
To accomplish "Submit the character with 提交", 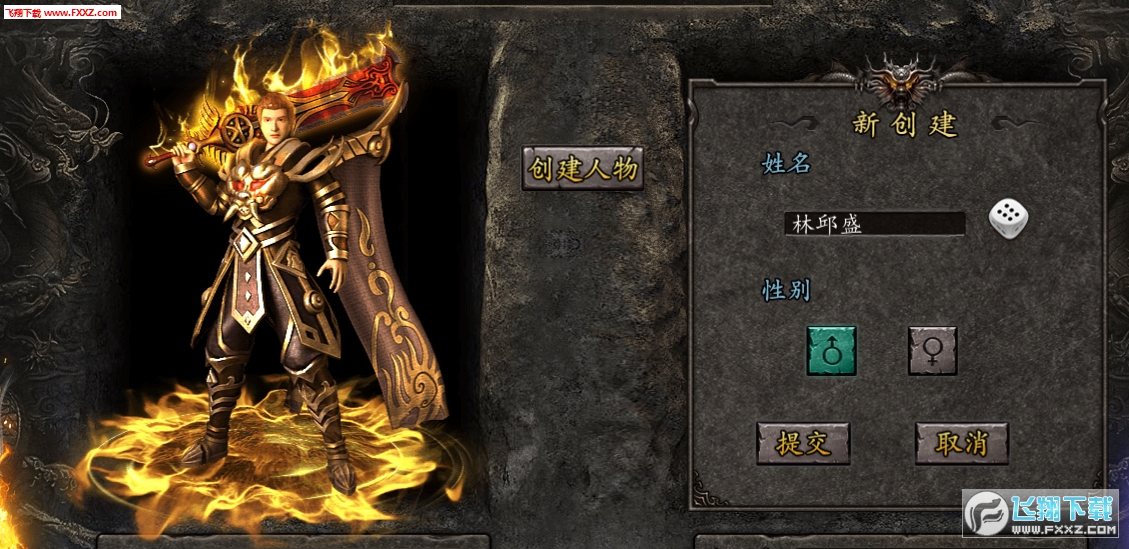I will [803, 443].
